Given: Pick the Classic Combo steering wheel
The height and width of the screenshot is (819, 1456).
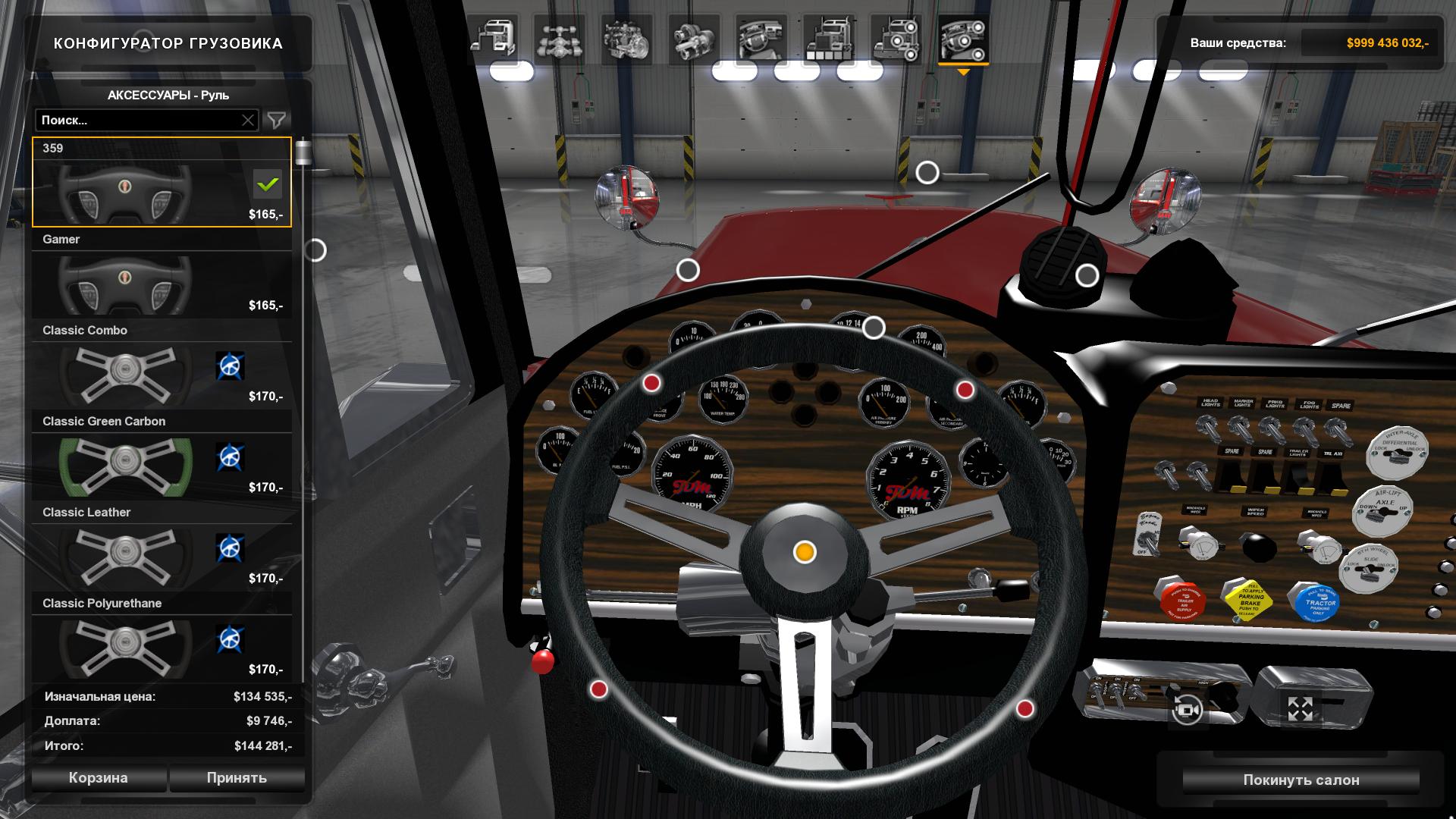Looking at the screenshot, I should [x=162, y=364].
